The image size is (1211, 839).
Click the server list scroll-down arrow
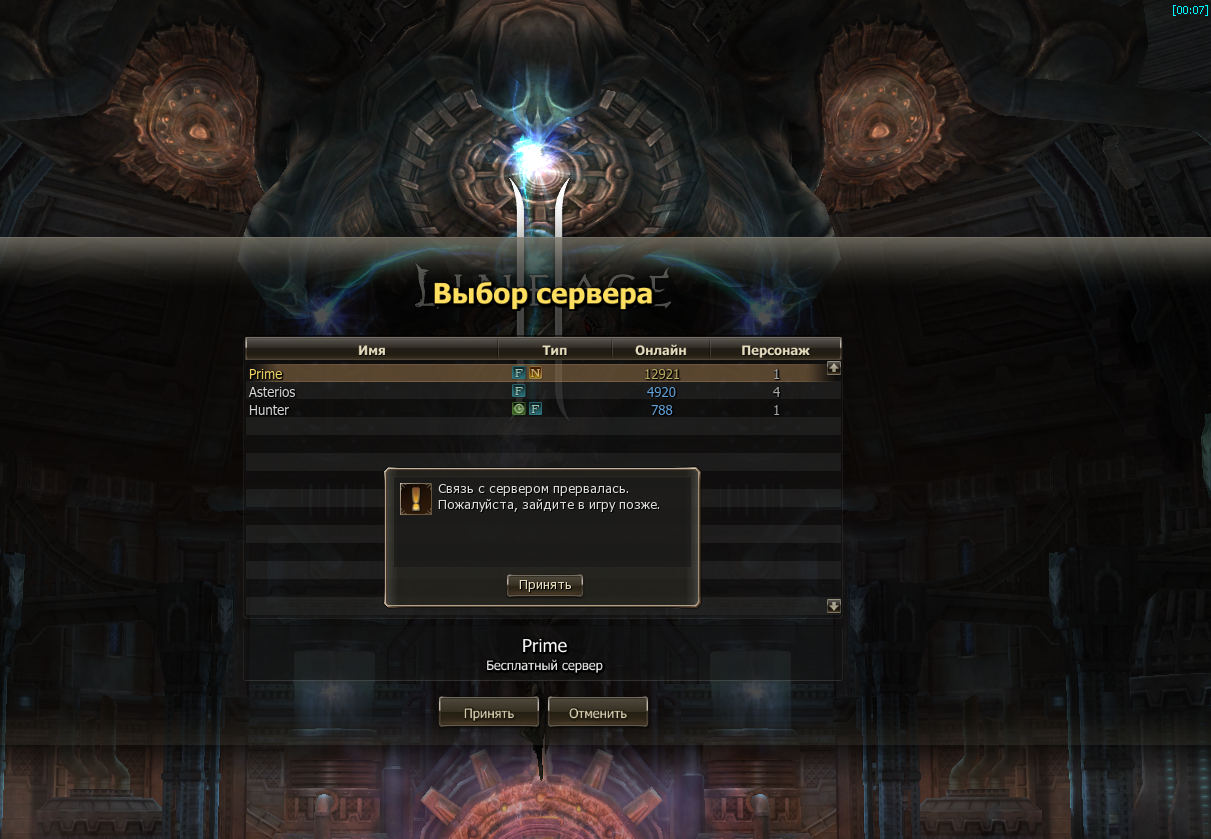834,606
